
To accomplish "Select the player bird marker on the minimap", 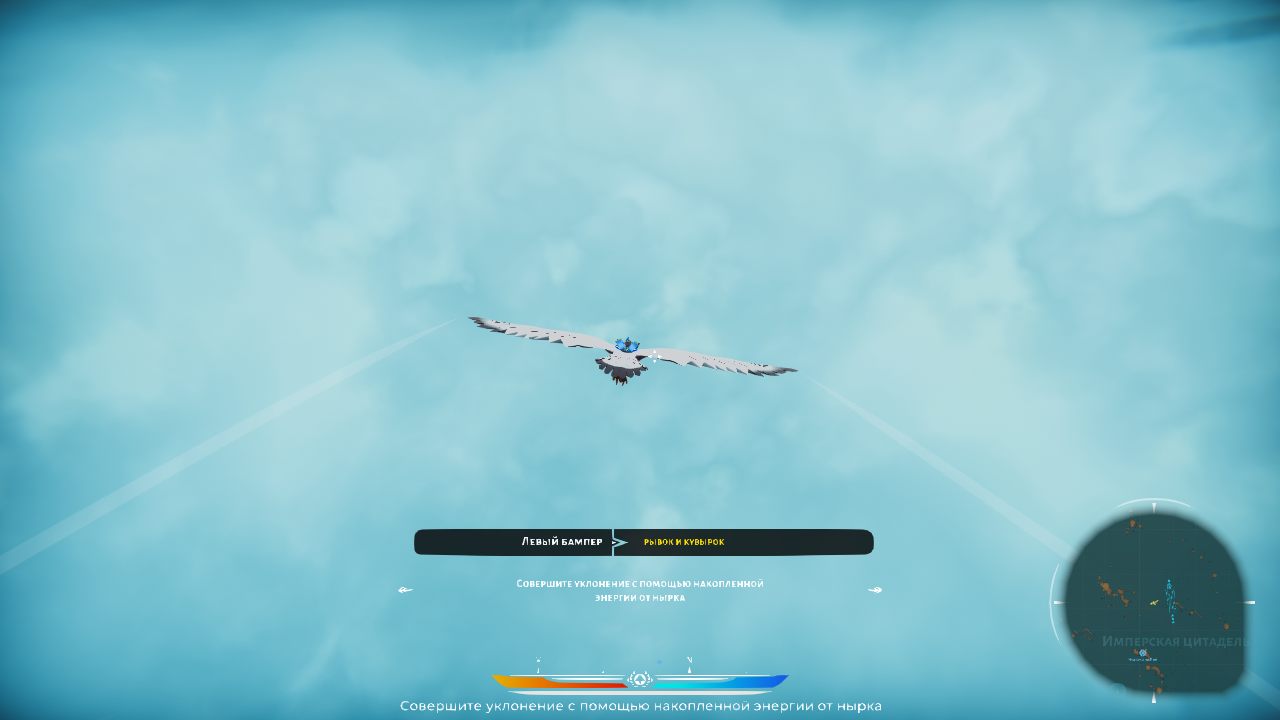I will (1155, 602).
